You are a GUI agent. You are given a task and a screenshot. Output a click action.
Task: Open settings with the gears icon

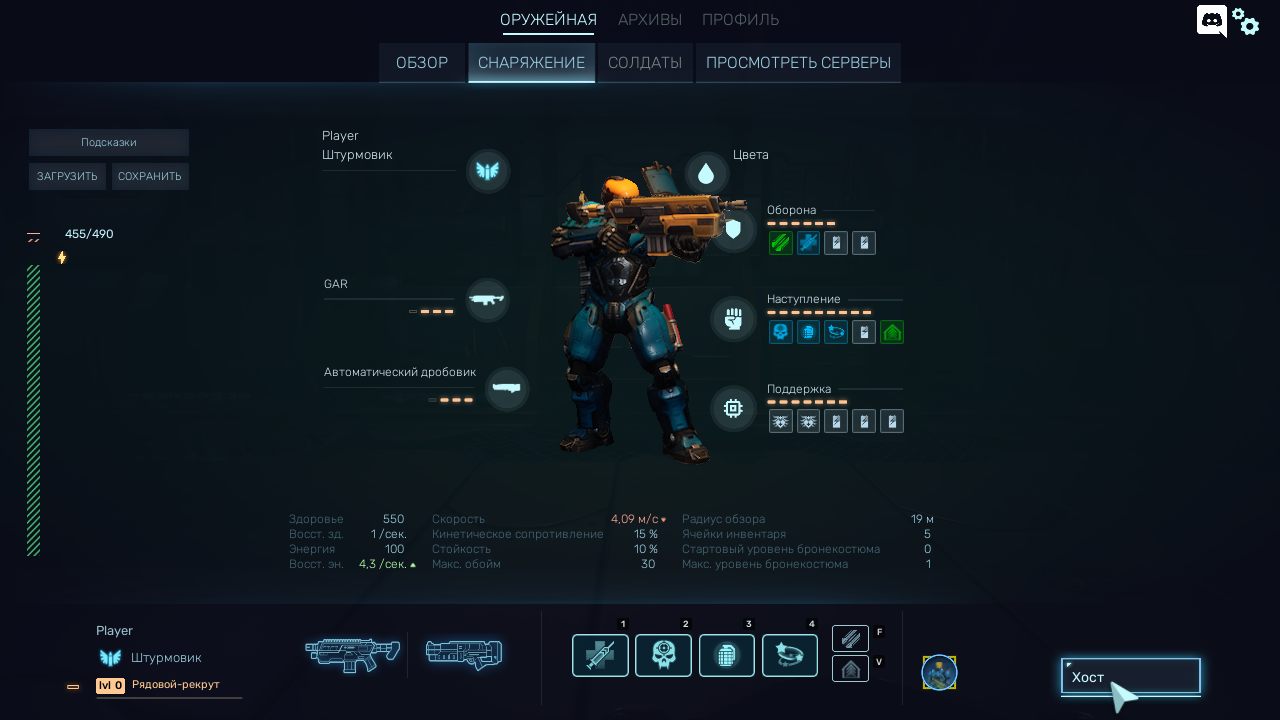point(1246,21)
